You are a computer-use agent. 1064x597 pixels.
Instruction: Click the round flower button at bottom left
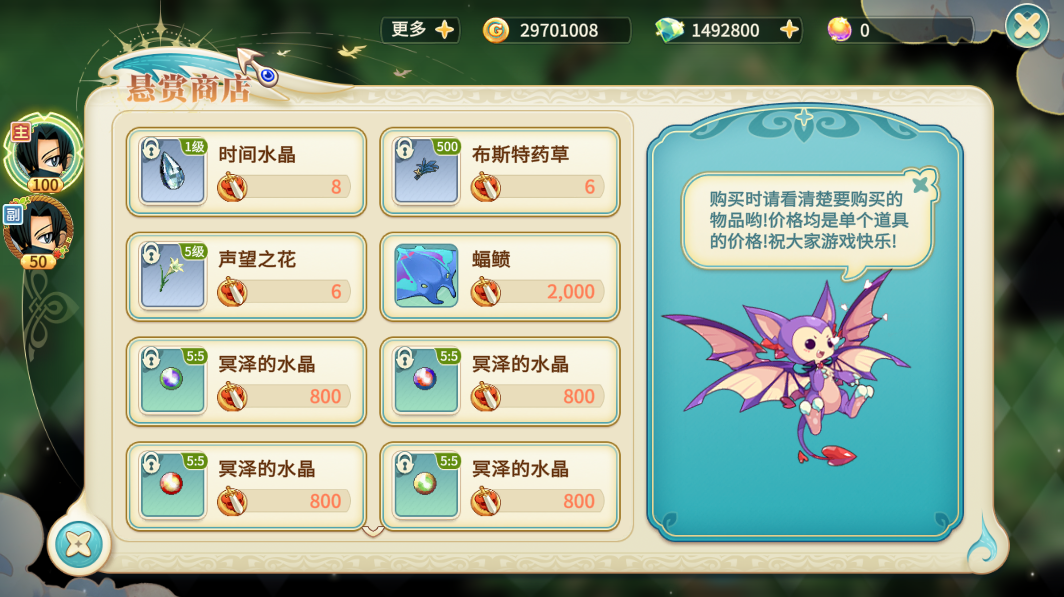point(79,543)
